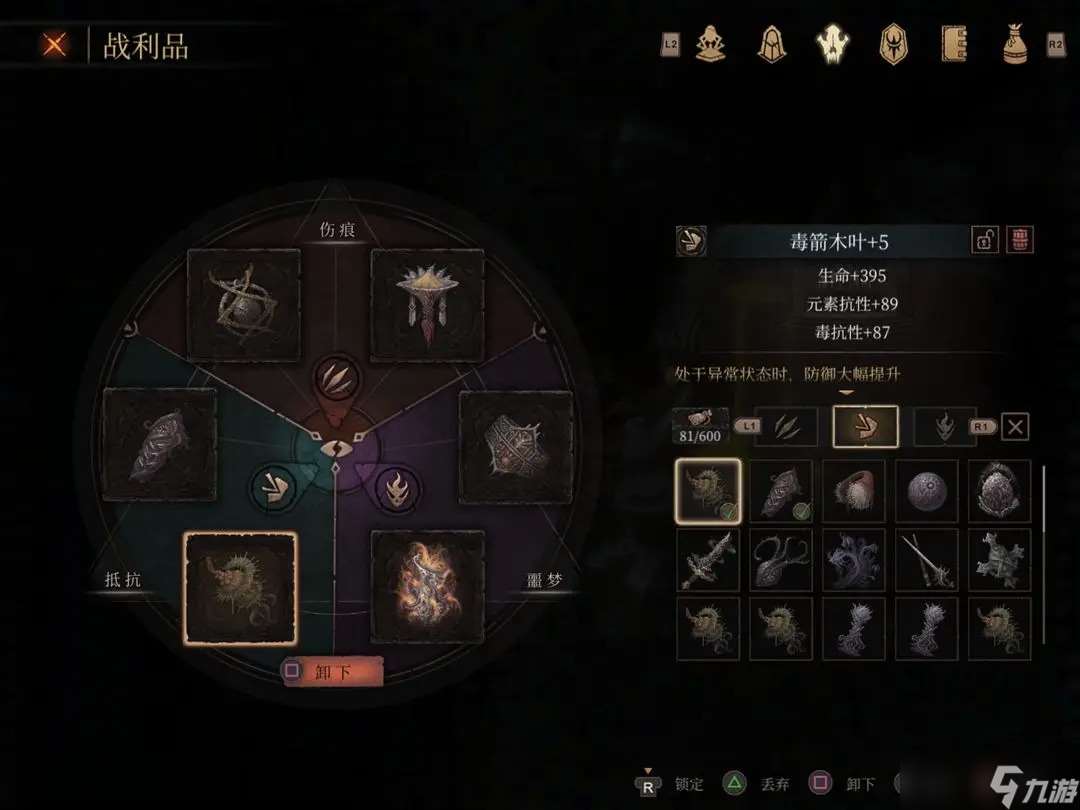The image size is (1080, 810).
Task: Select the flaming trophy in the wheel
Action: click(x=428, y=586)
